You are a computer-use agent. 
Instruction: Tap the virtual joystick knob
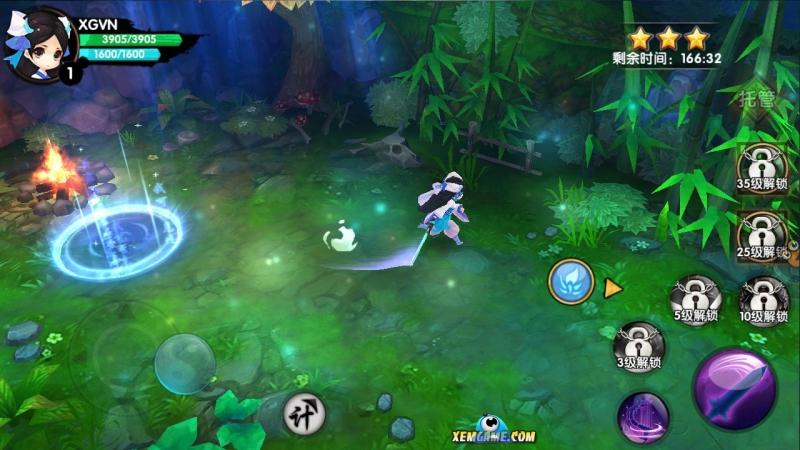tap(185, 363)
